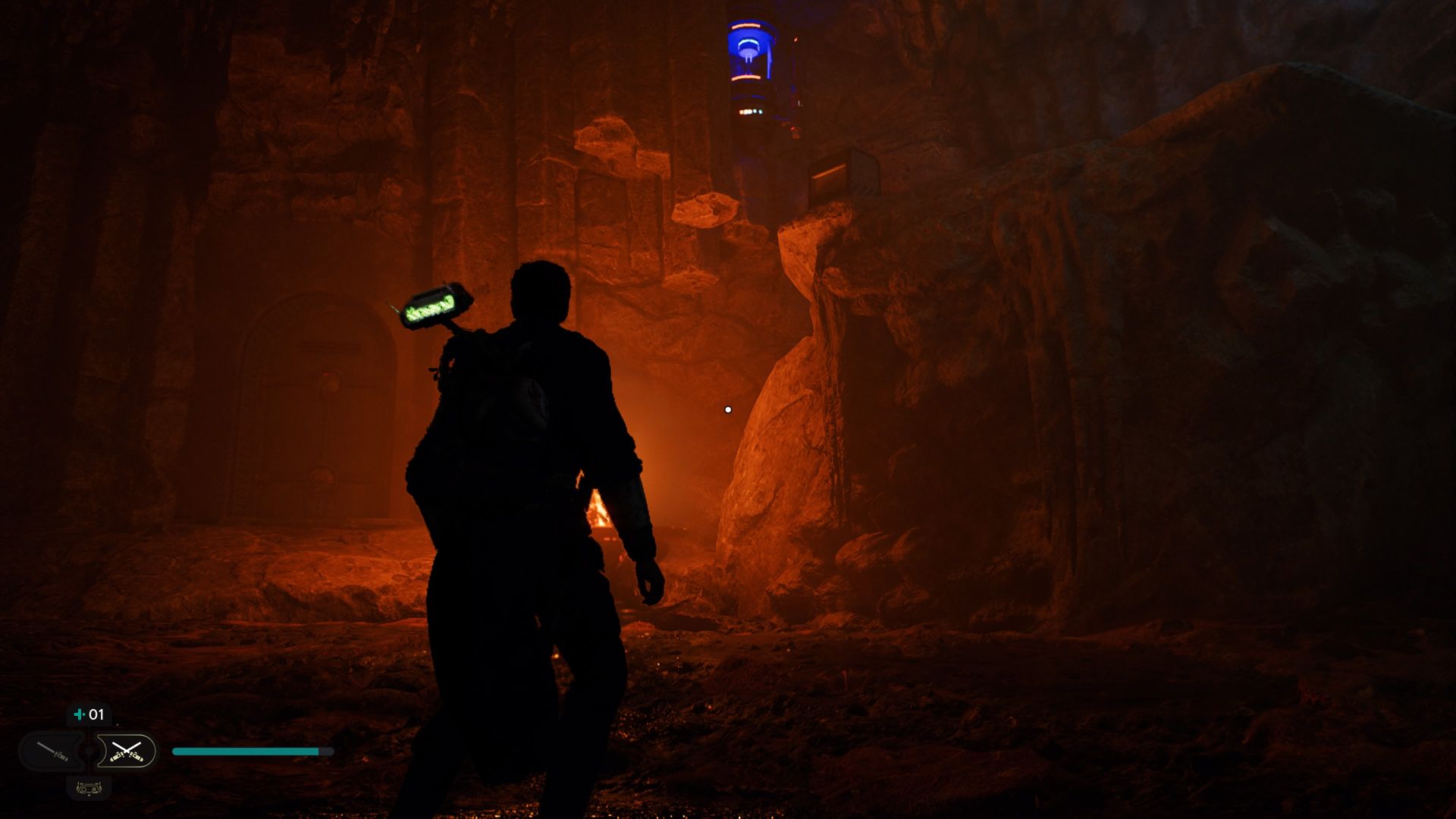The image size is (1456, 819).
Task: Click the stim counter showing 01
Action: pos(97,714)
